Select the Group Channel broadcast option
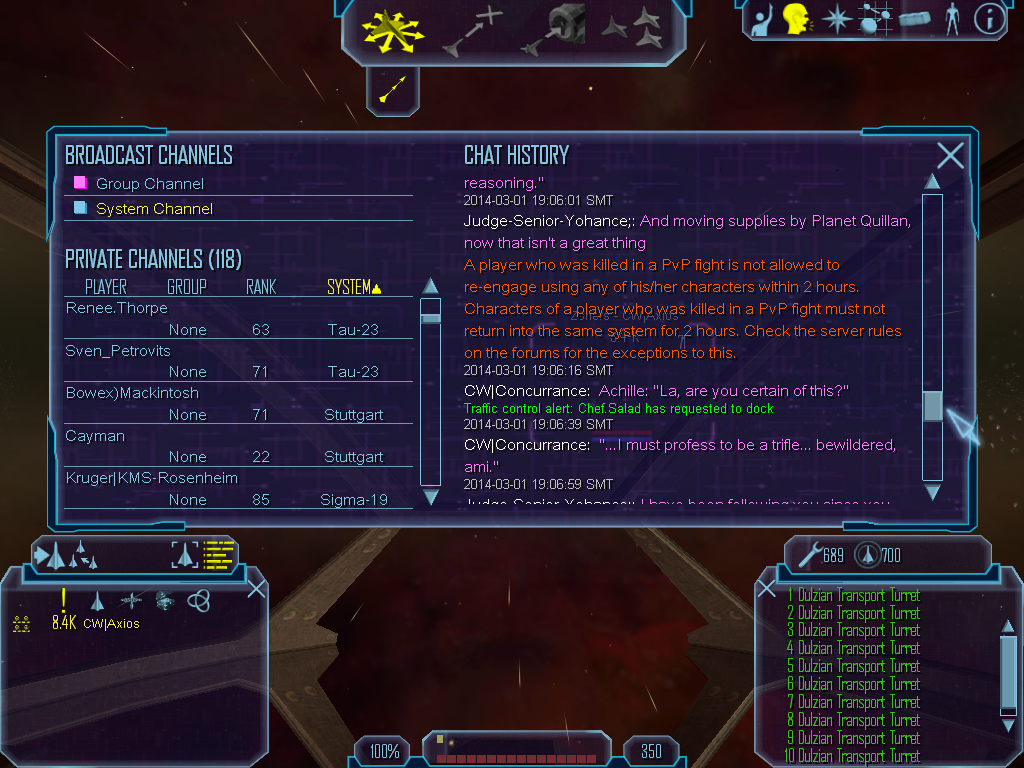 coord(149,184)
